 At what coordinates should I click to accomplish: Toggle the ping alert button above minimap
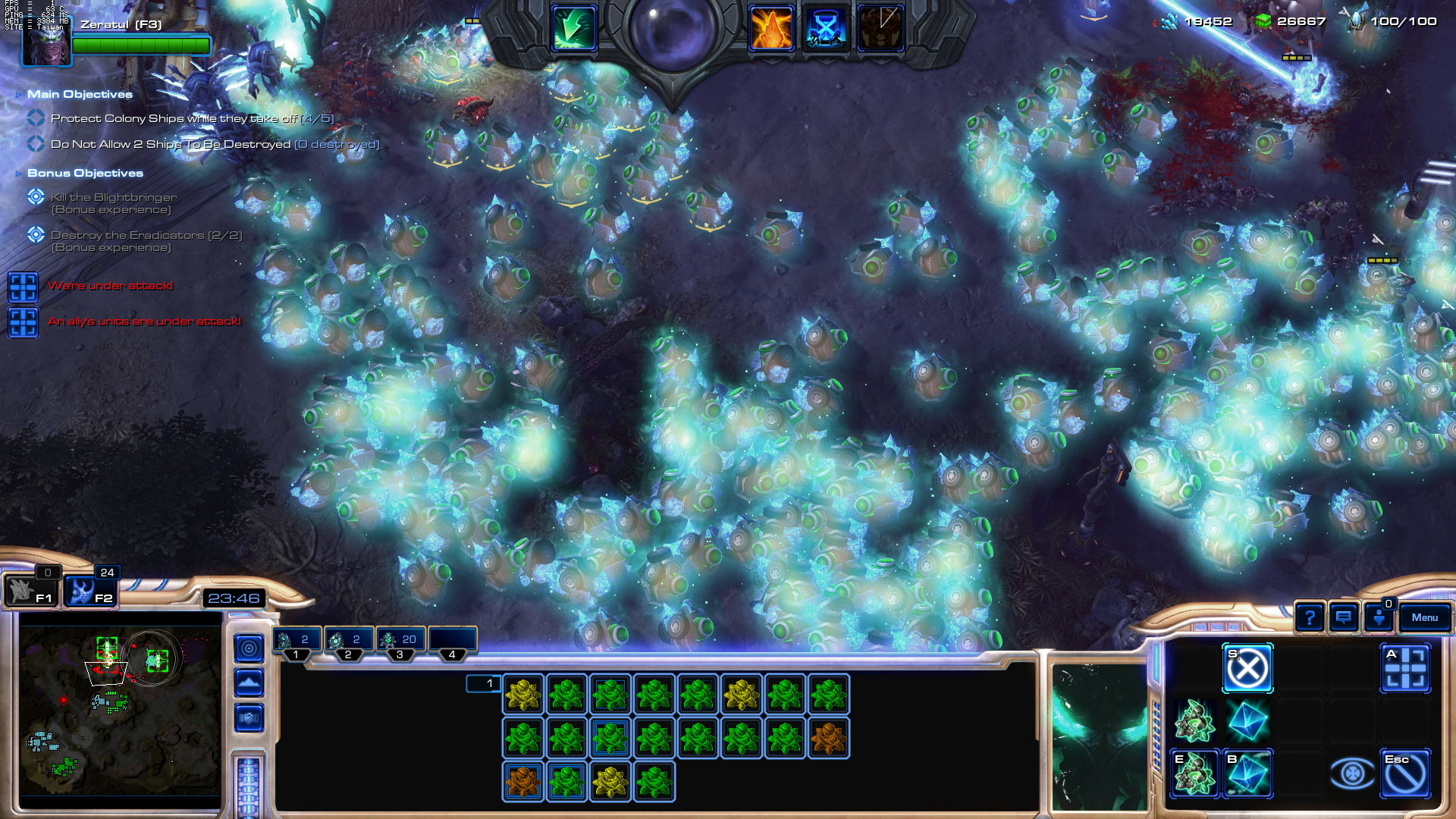pyautogui.click(x=249, y=648)
